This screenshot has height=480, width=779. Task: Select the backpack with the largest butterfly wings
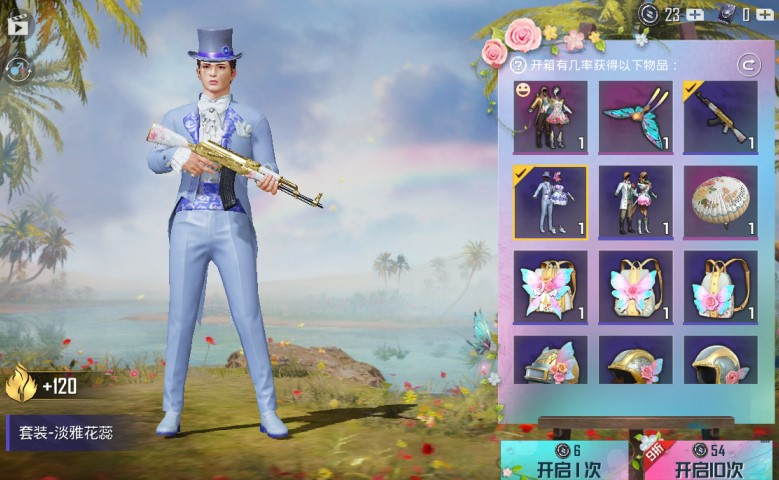(x=550, y=287)
